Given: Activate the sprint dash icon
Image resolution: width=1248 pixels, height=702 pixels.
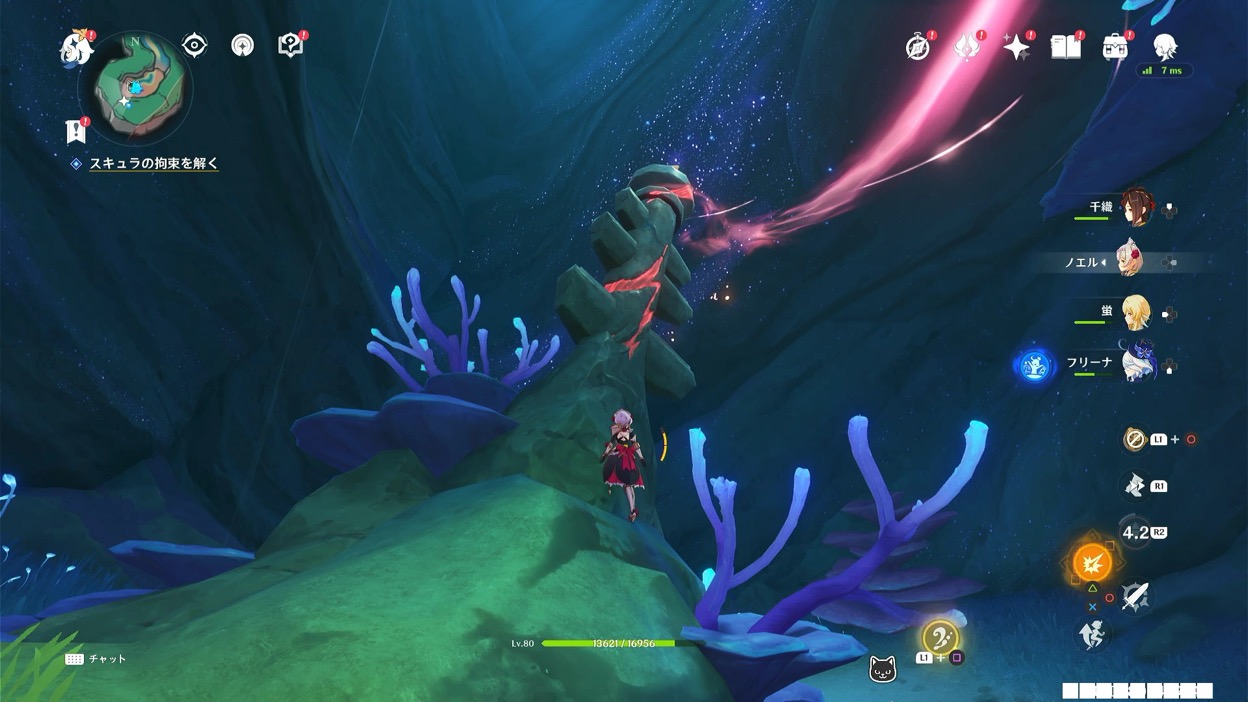Looking at the screenshot, I should [1092, 634].
